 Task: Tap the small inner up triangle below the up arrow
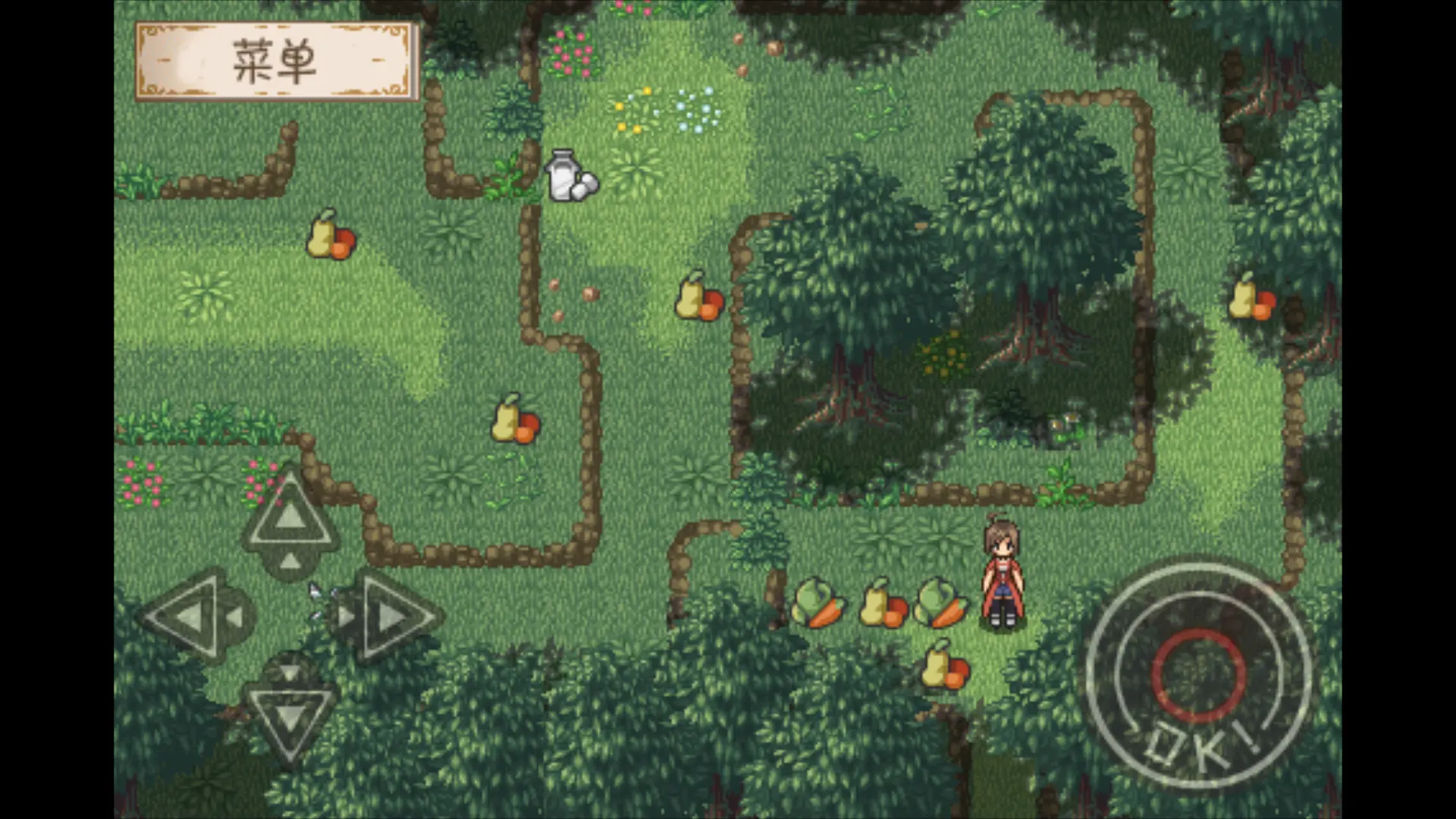pyautogui.click(x=290, y=563)
